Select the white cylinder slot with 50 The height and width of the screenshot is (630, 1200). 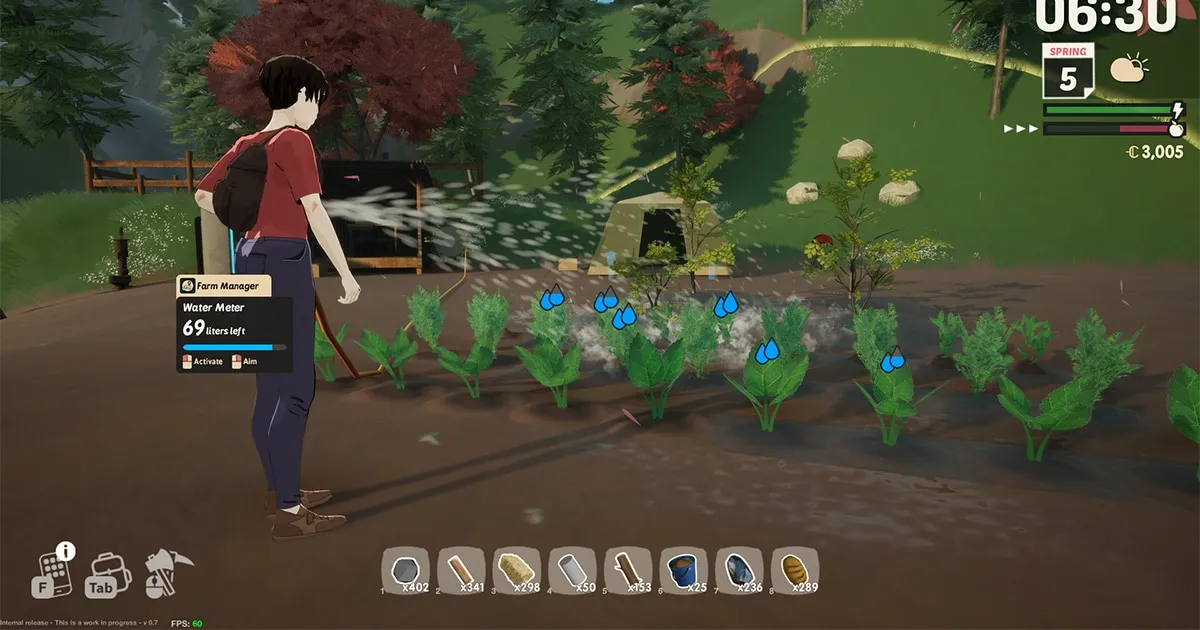click(x=572, y=571)
